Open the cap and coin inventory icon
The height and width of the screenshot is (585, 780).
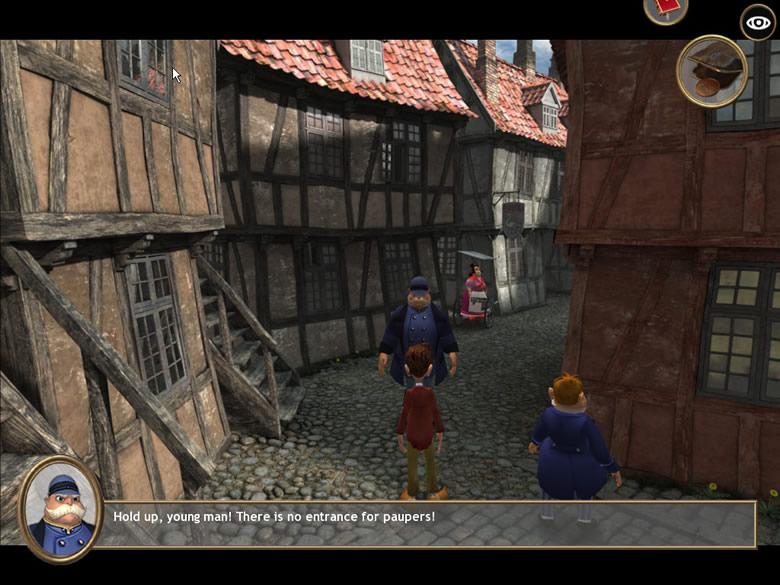[712, 71]
